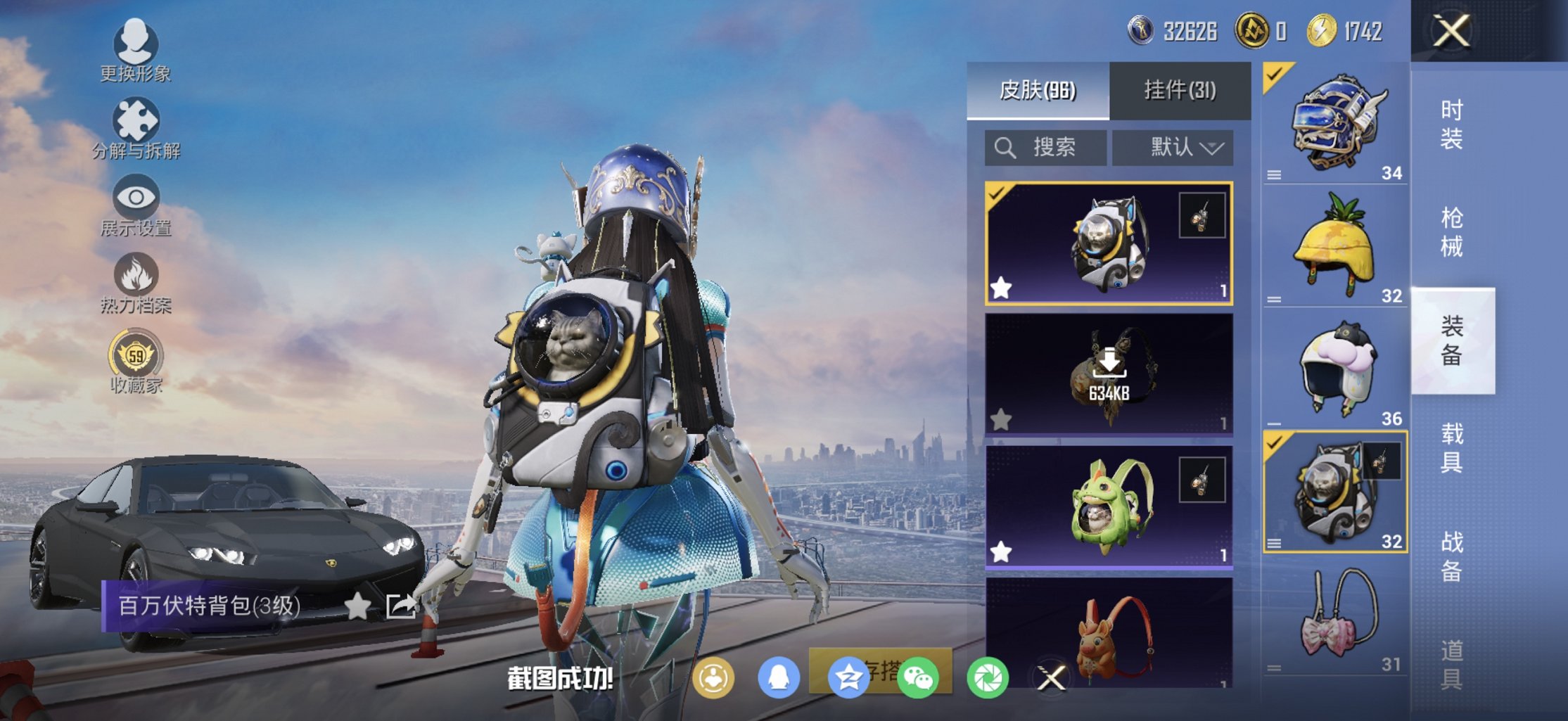Viewport: 1568px width, 721px height.
Task: Choose the yellow pineapple helmet
Action: tap(1335, 246)
